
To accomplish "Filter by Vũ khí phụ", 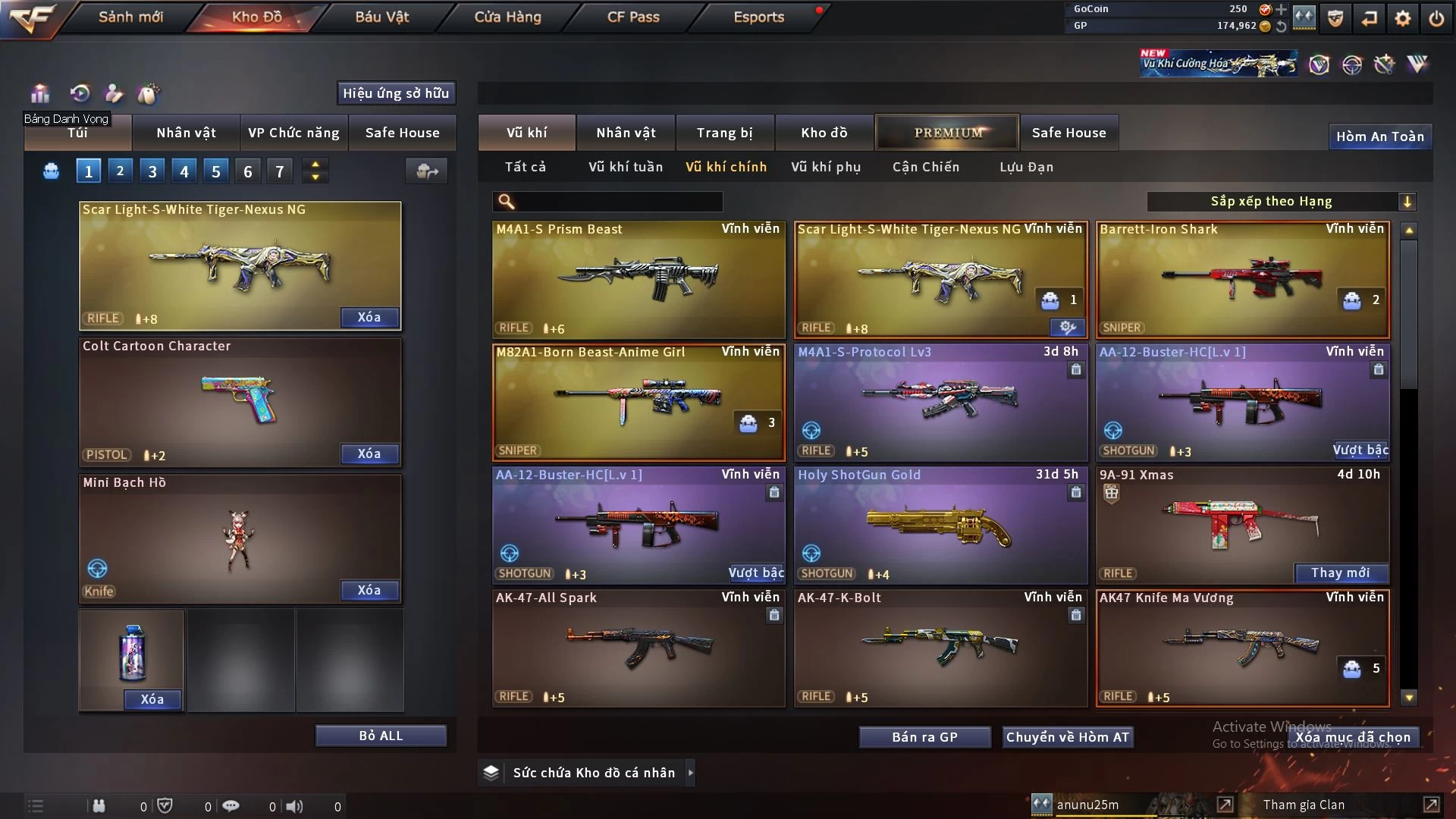I will [826, 167].
